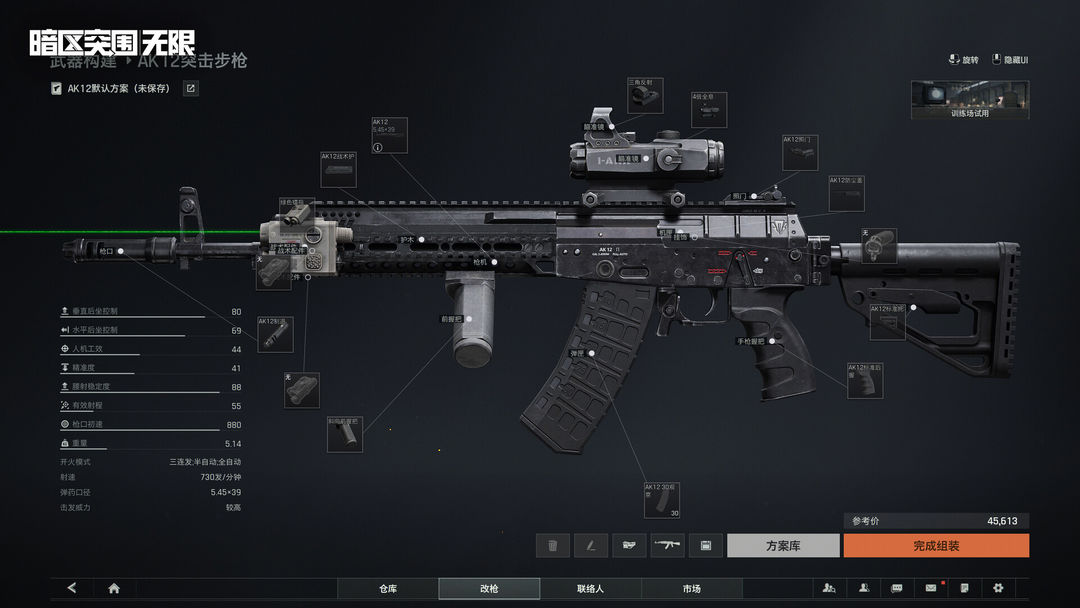Screen dimensions: 1080x608
Task: Switch to the 仓库 tab
Action: point(388,589)
